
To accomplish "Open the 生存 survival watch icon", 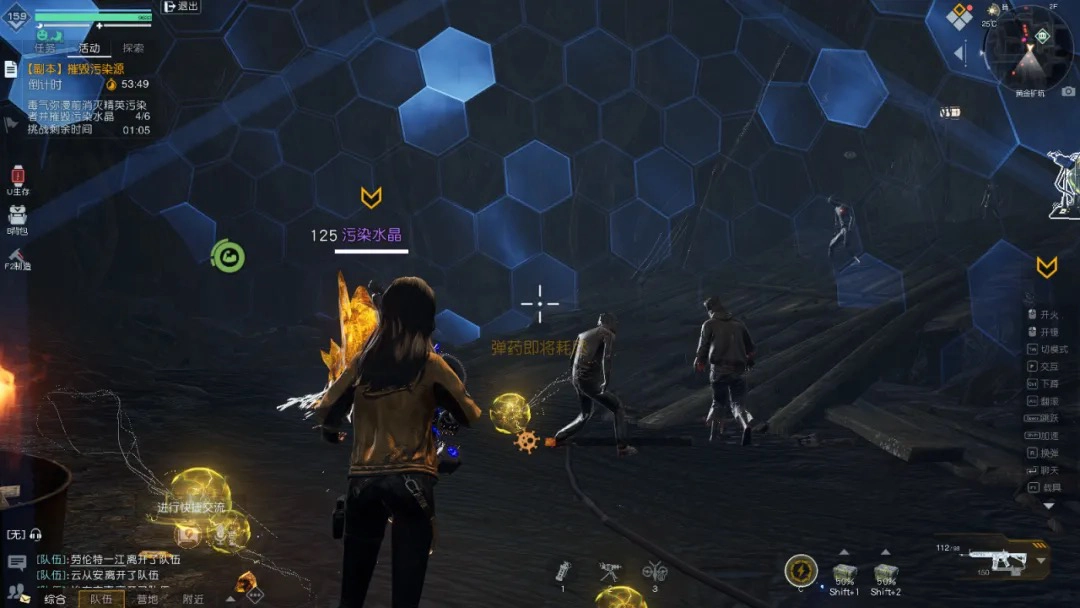I will (17, 178).
